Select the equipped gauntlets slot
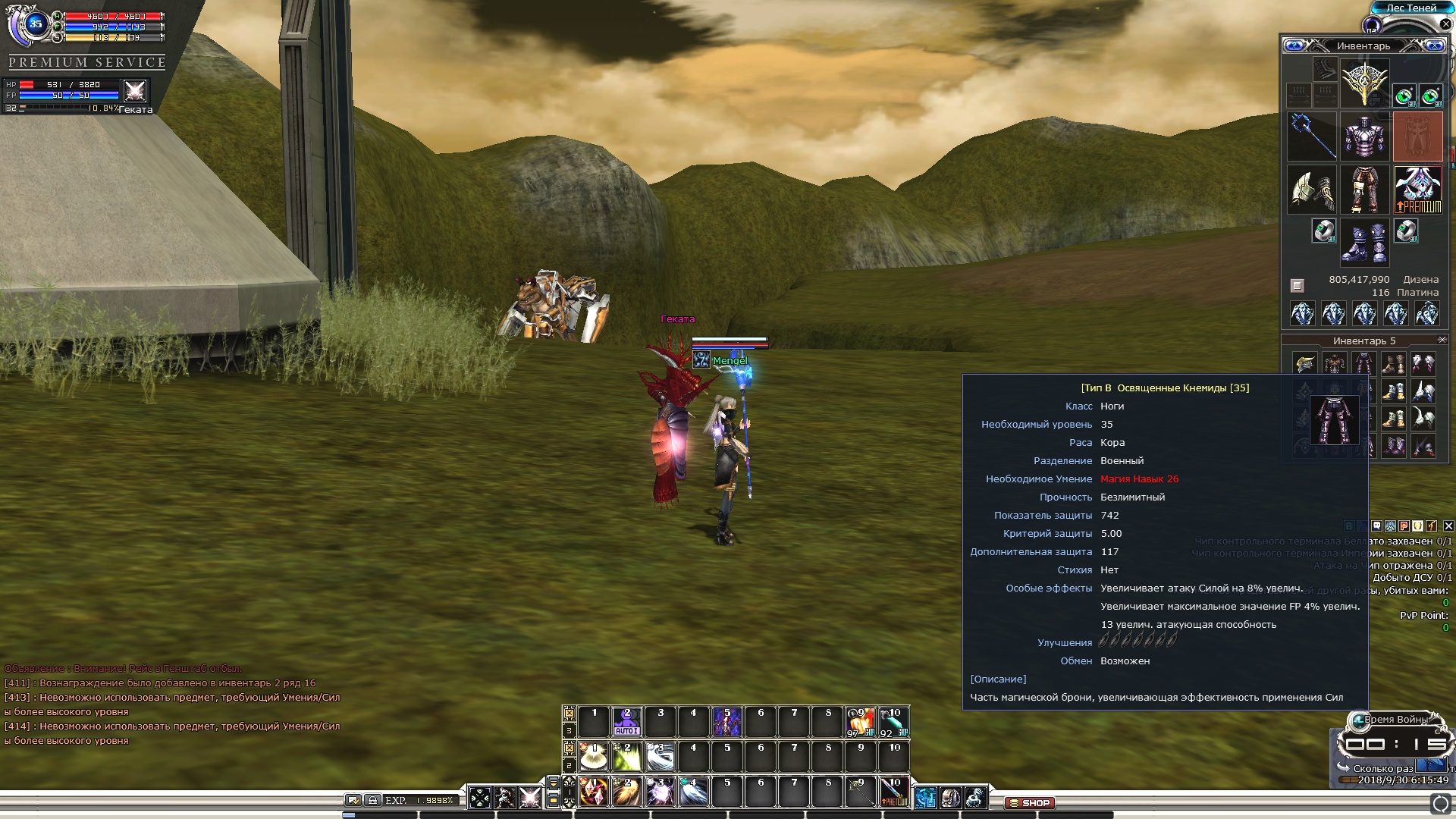The width and height of the screenshot is (1456, 819). point(1312,190)
